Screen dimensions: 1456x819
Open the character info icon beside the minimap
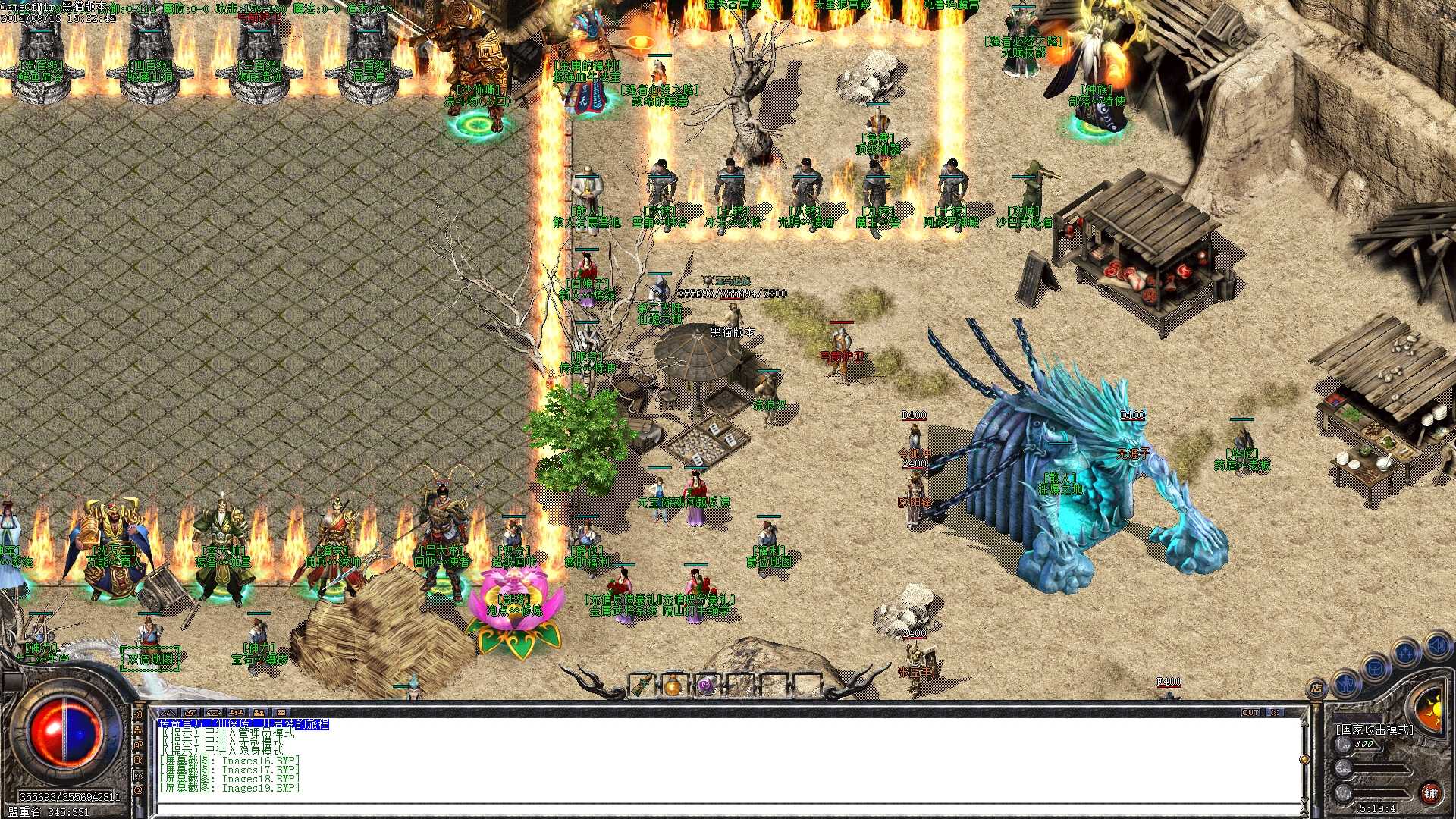pos(1345,685)
